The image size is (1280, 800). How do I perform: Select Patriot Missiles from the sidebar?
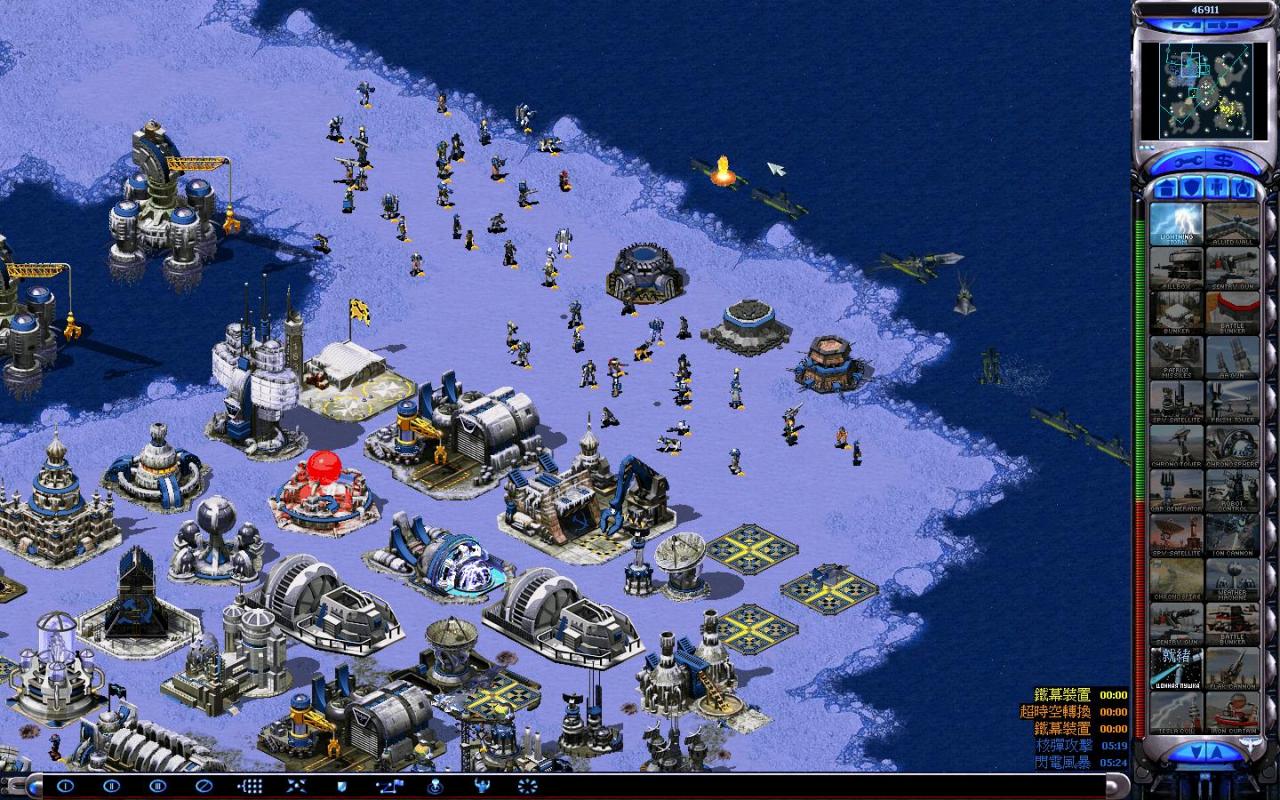coord(1176,356)
